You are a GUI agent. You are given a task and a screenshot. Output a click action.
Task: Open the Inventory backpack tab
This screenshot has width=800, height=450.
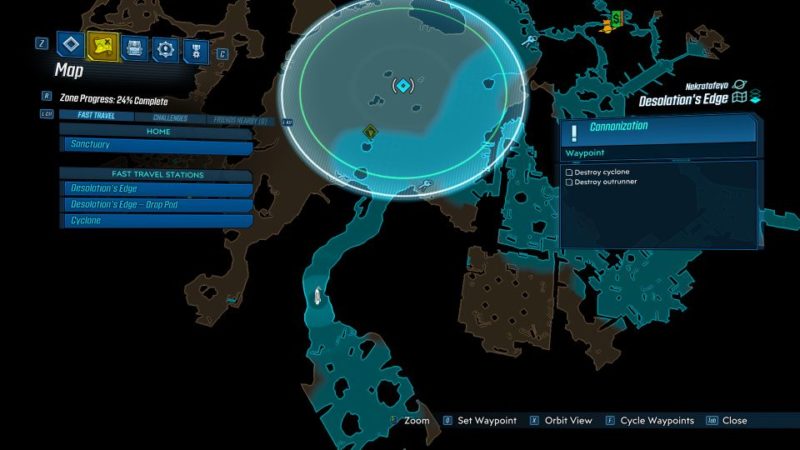[x=132, y=47]
